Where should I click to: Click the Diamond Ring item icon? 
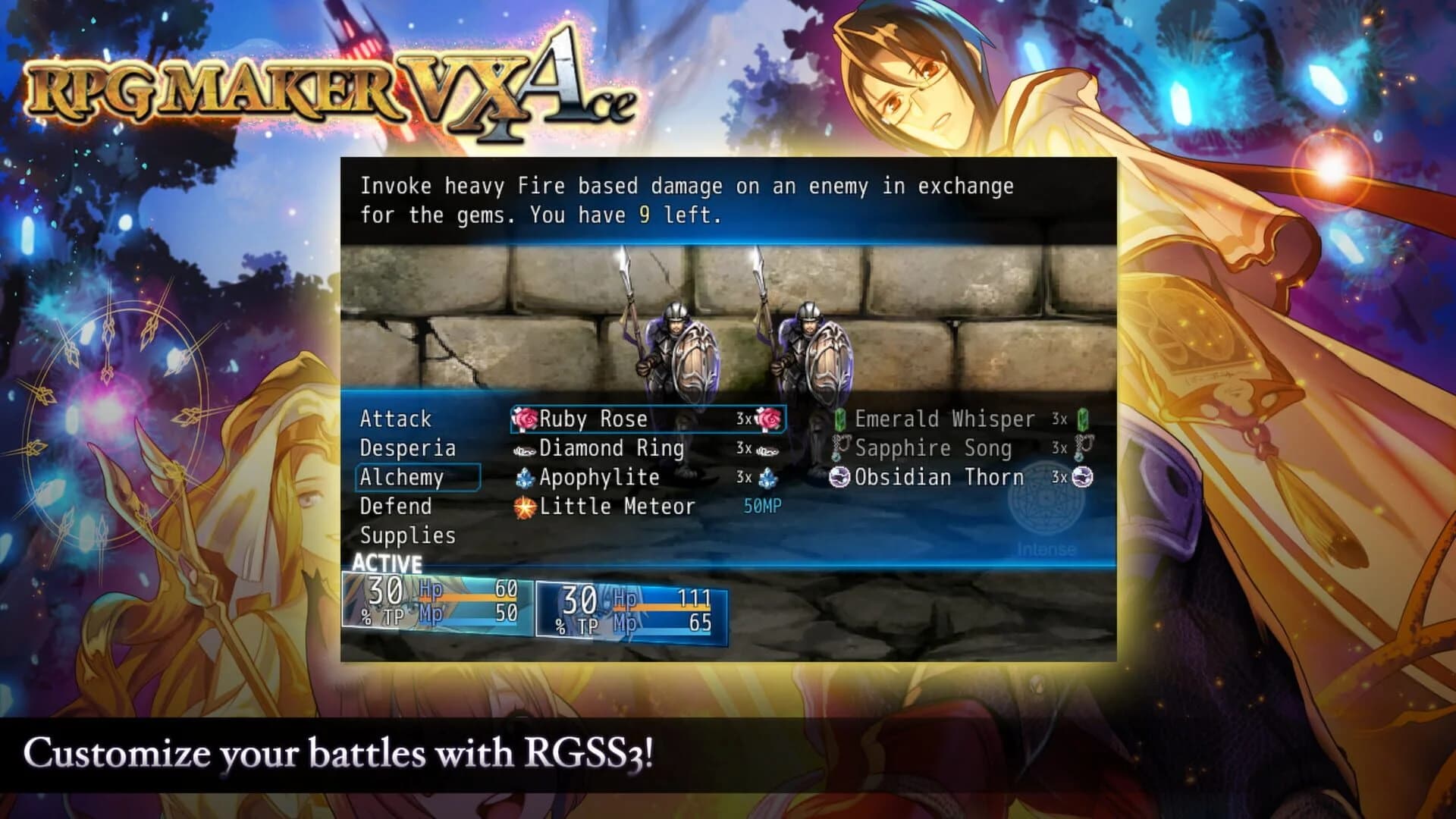click(525, 448)
